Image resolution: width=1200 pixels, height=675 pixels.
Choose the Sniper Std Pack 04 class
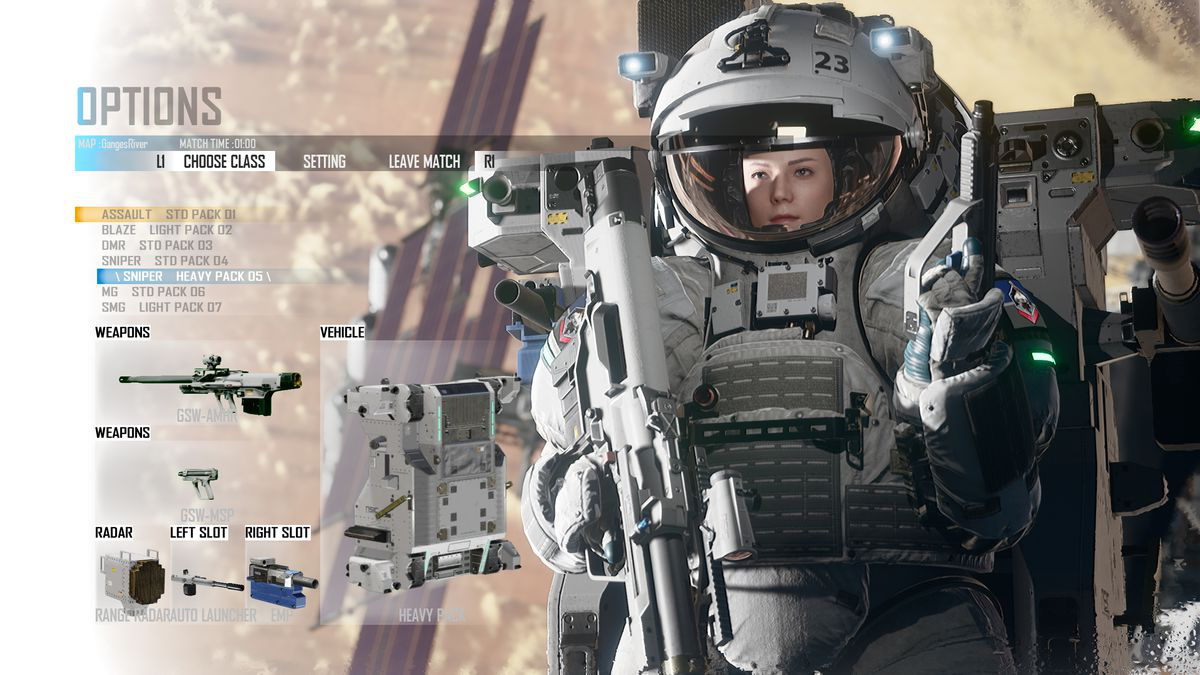165,261
